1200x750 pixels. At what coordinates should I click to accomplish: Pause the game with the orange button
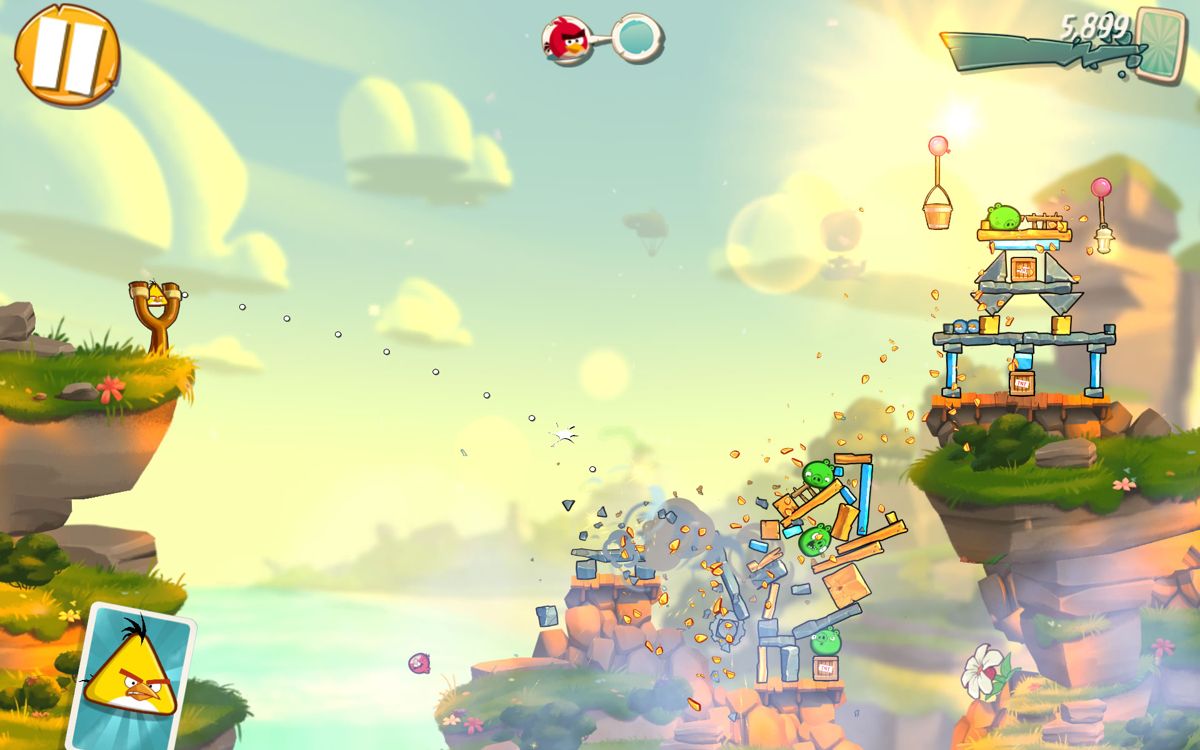(x=66, y=54)
